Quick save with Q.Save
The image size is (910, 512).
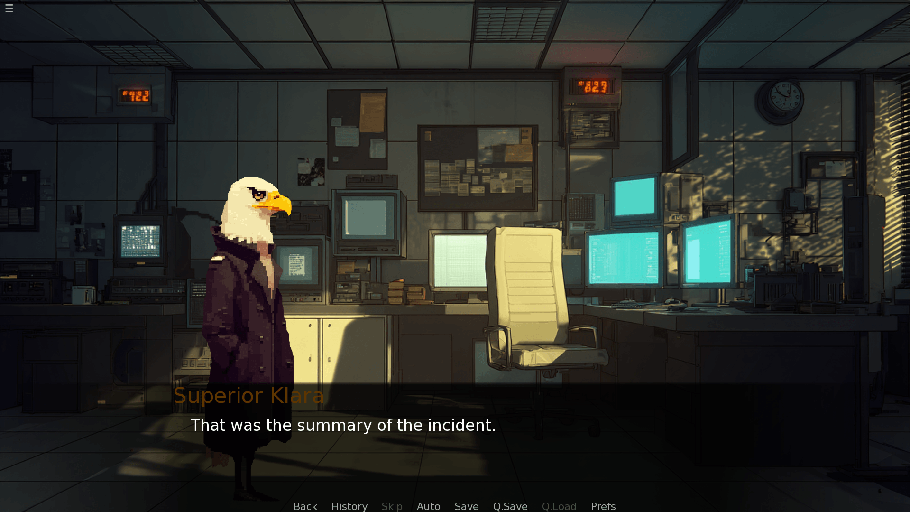pos(510,506)
